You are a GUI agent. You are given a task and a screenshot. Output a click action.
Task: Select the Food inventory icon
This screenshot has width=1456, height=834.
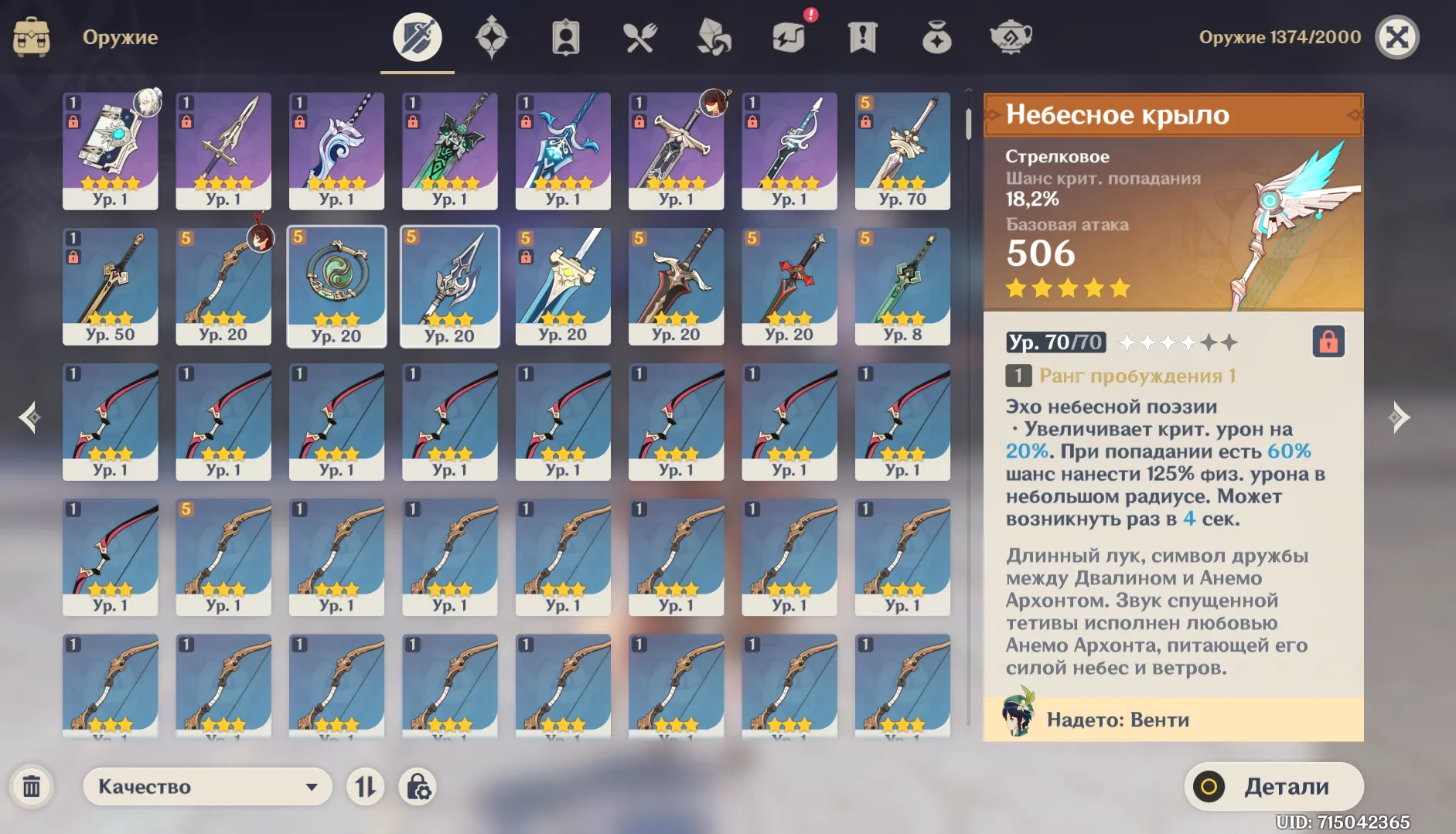pos(640,36)
